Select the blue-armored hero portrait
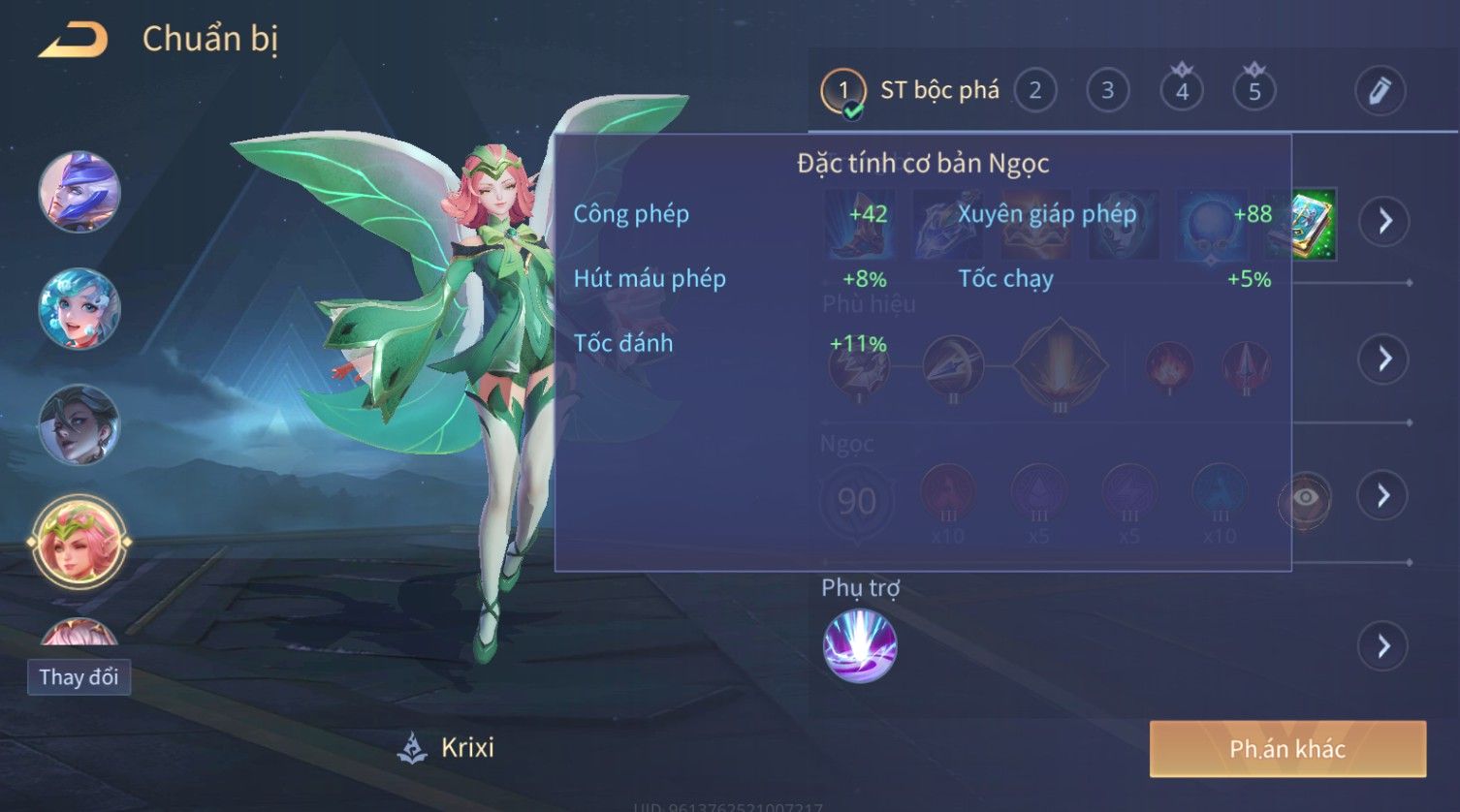The image size is (1460, 812). pyautogui.click(x=79, y=191)
